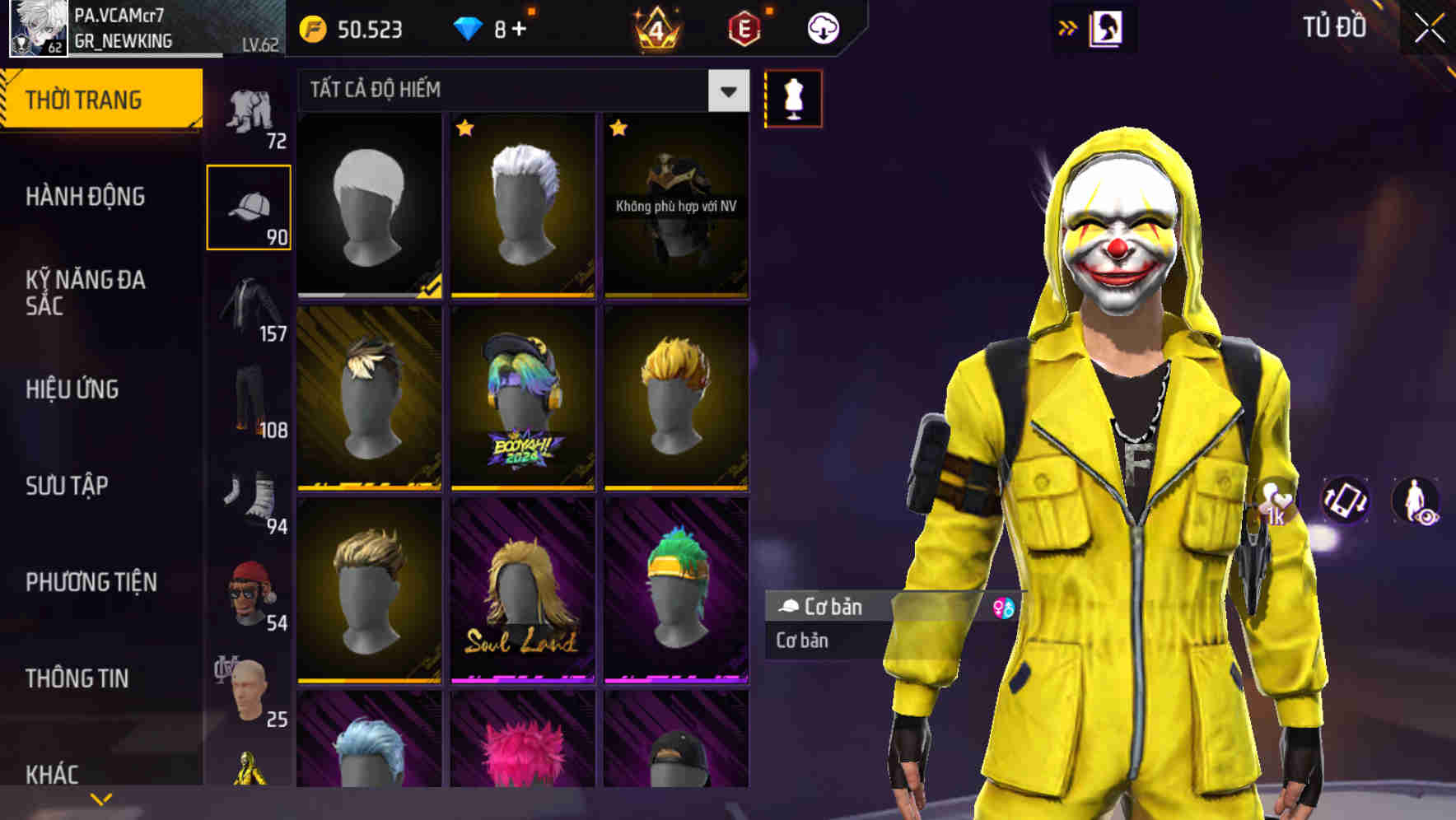Screen dimensions: 1456x820
Task: Open the pants category with 108 items
Action: 251,403
